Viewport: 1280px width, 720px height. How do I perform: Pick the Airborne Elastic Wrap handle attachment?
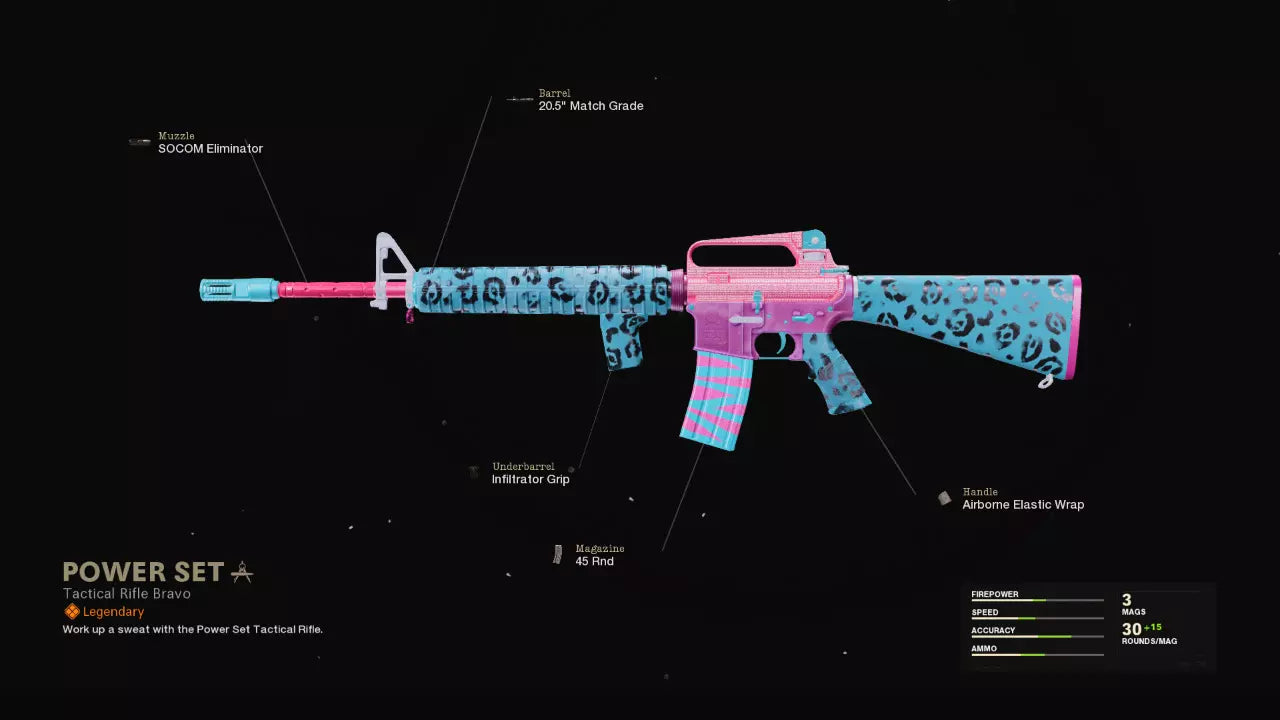(x=1022, y=505)
